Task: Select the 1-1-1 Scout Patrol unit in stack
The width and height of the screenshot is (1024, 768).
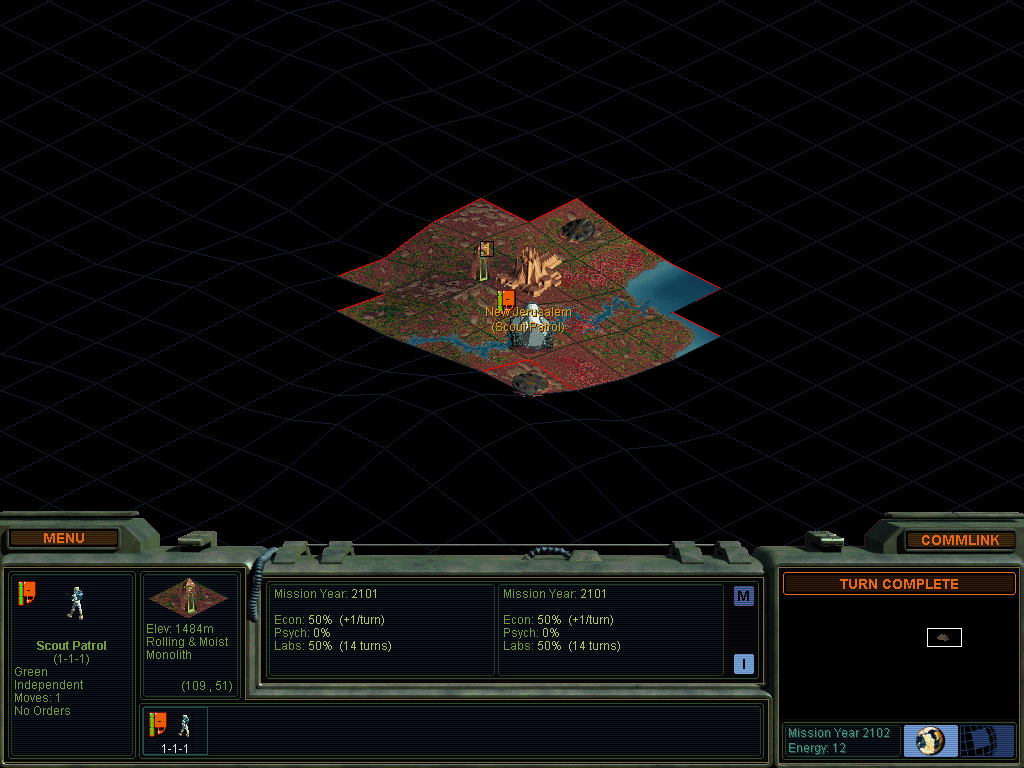Action: (175, 730)
